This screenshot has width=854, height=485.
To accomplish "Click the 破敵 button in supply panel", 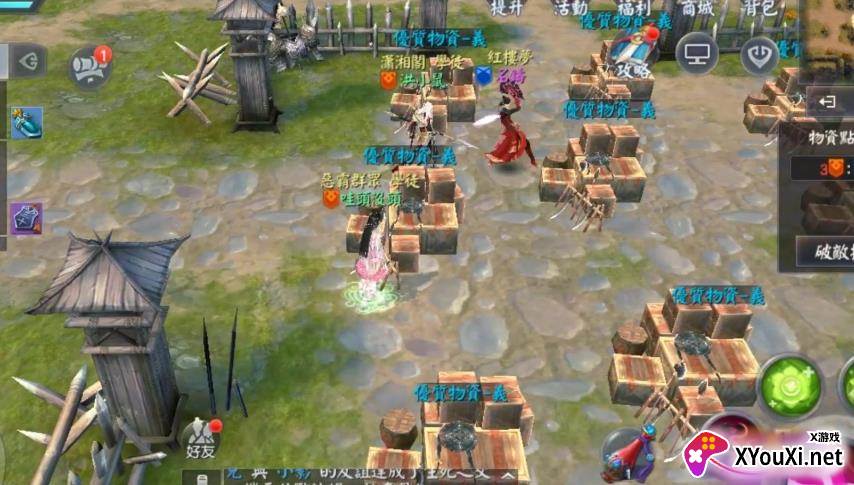I will pos(827,251).
